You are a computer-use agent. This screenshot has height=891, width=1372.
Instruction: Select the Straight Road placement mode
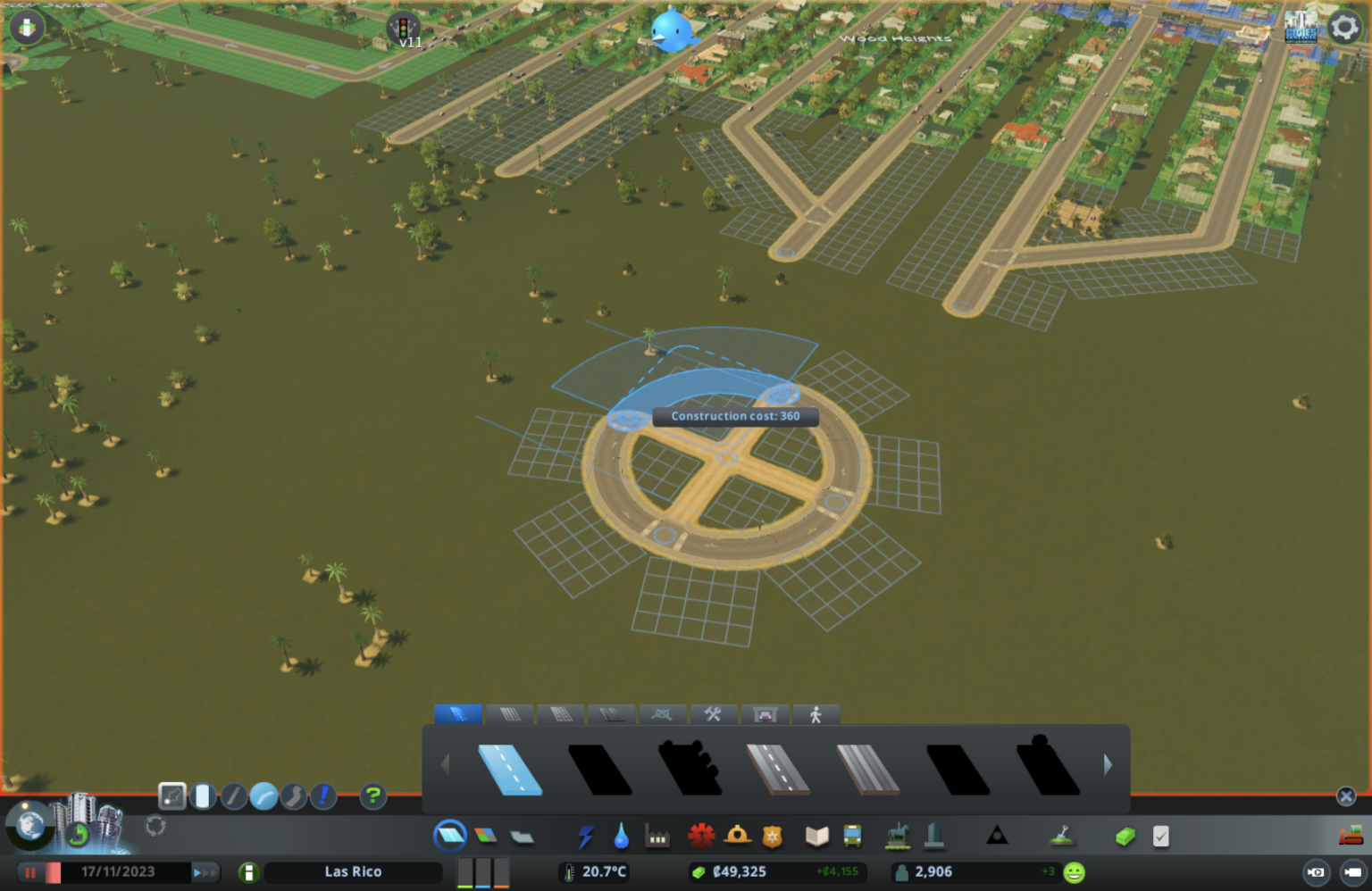233,795
